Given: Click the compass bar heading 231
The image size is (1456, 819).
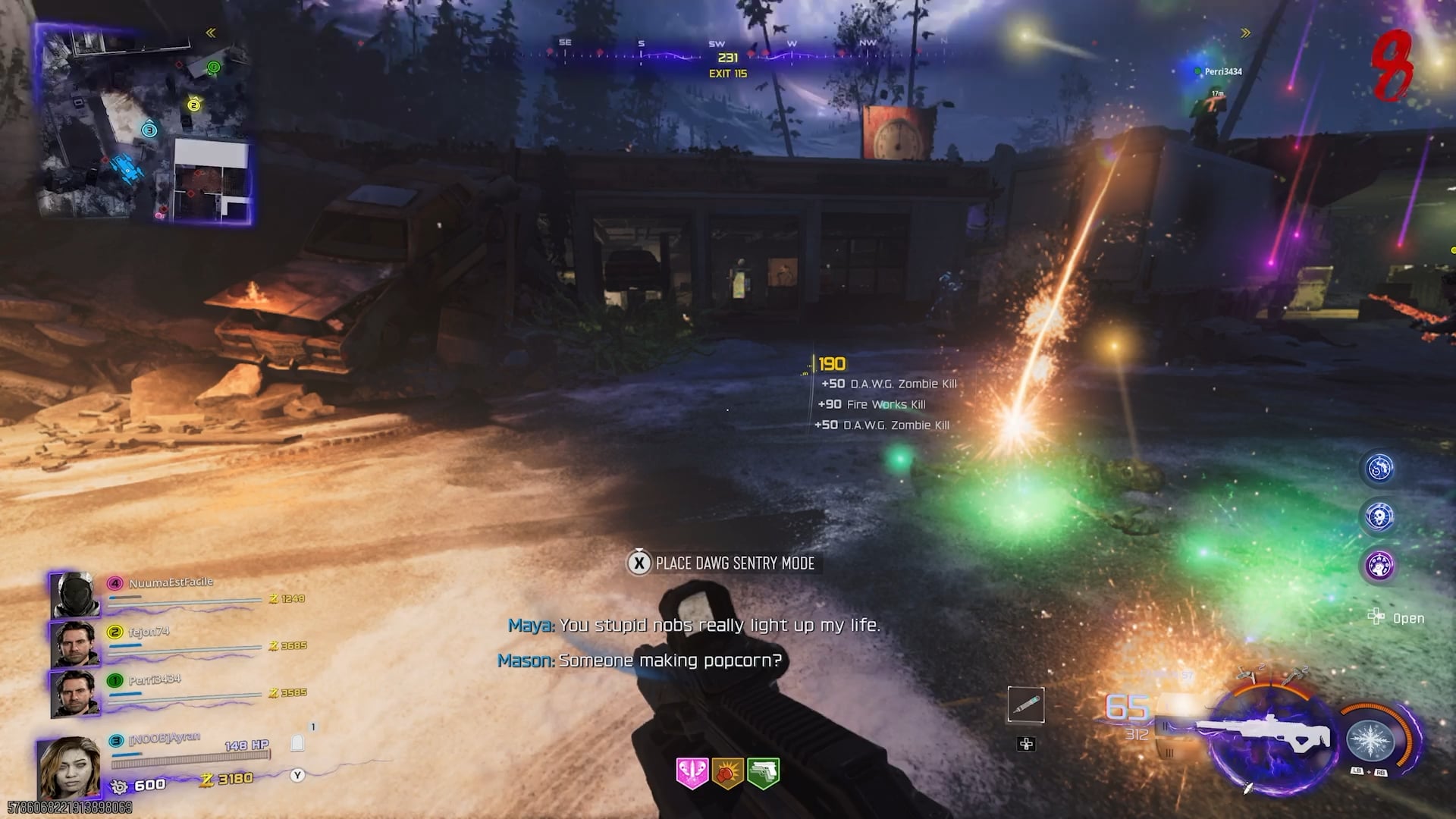Looking at the screenshot, I should [x=728, y=58].
